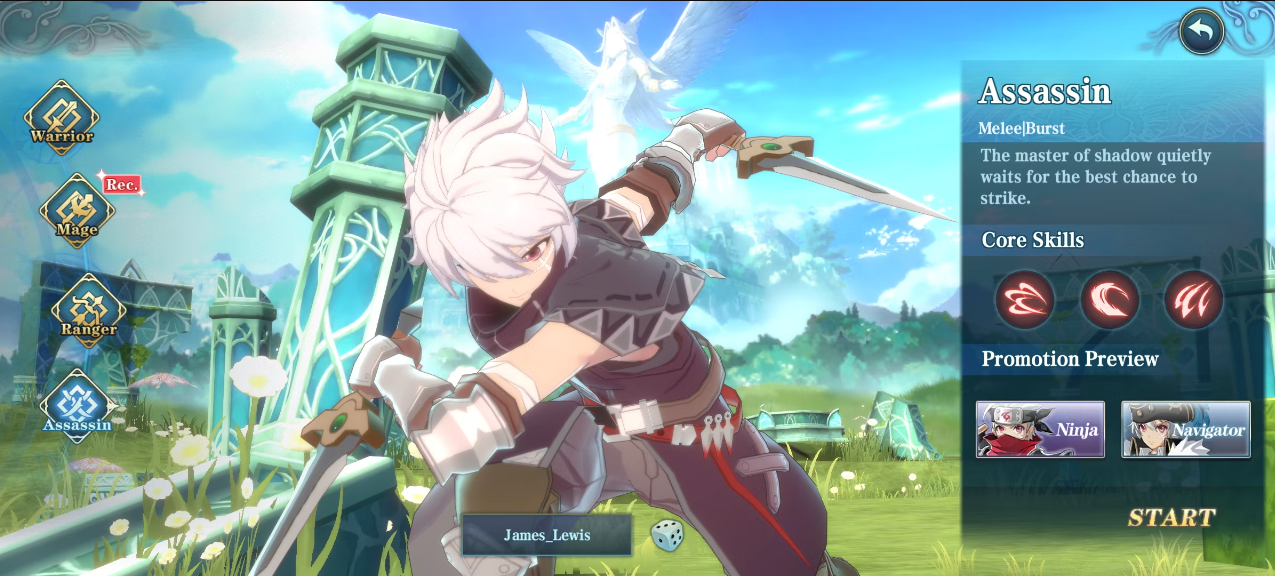Pick the Assassin class emblem
This screenshot has height=576, width=1275.
[76, 405]
